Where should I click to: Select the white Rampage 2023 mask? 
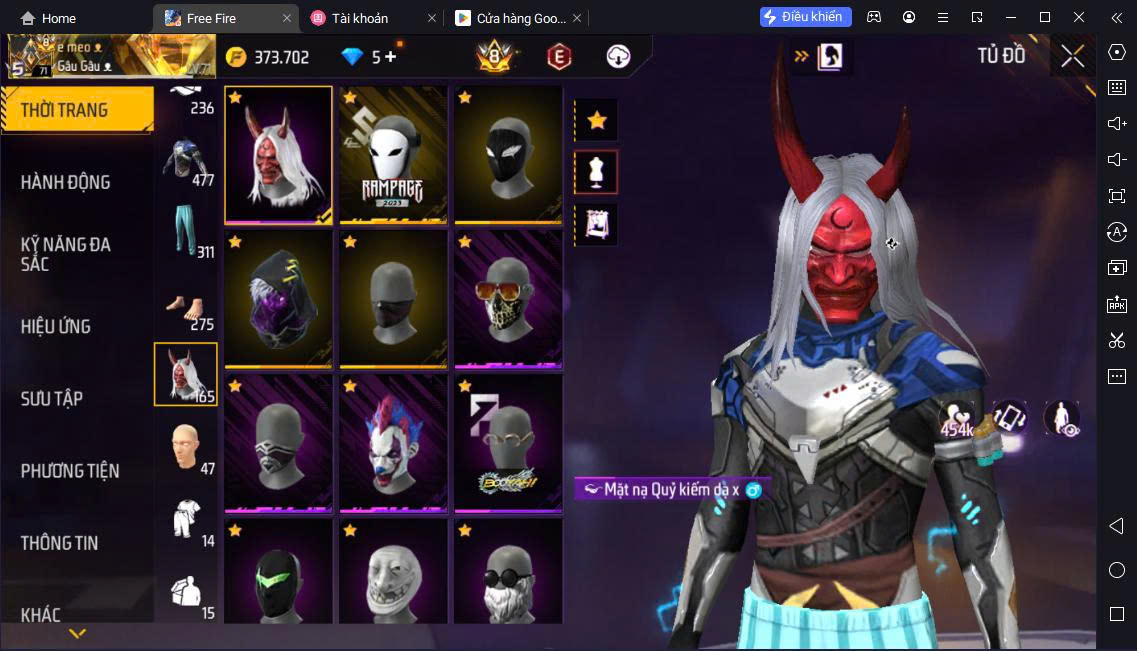pos(393,155)
